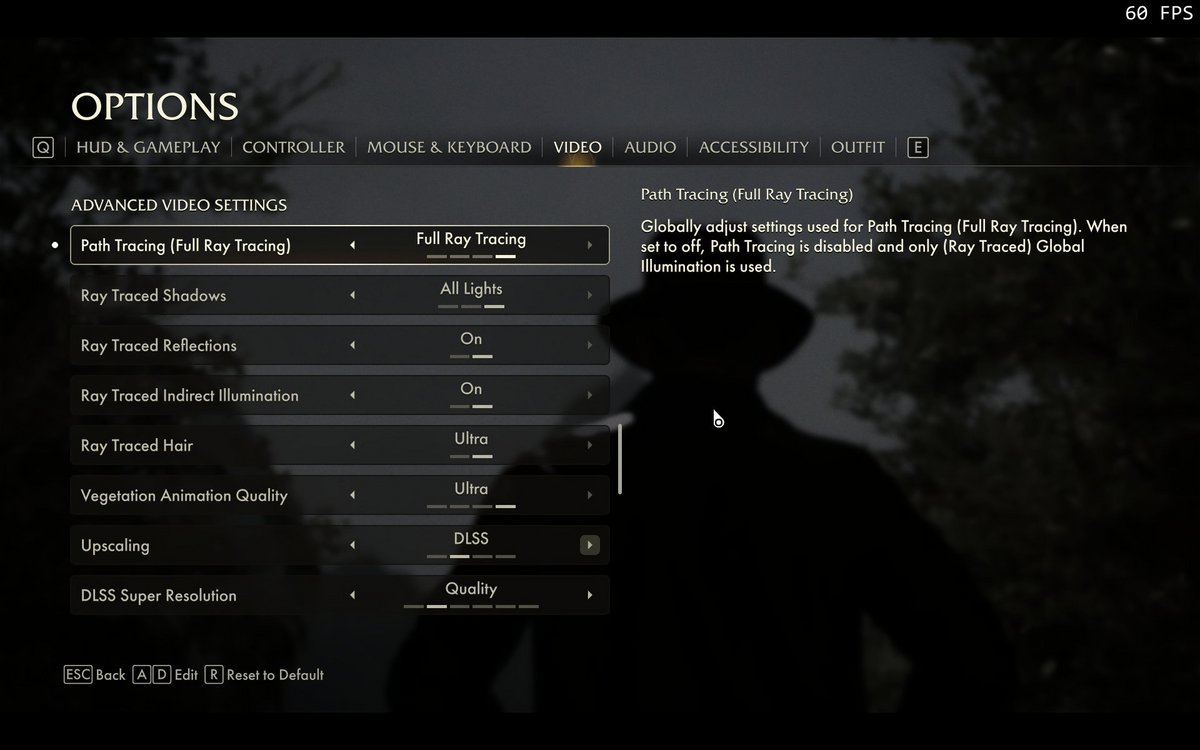Viewport: 1200px width, 750px height.
Task: Switch to the HUD & Gameplay tab
Action: click(148, 147)
